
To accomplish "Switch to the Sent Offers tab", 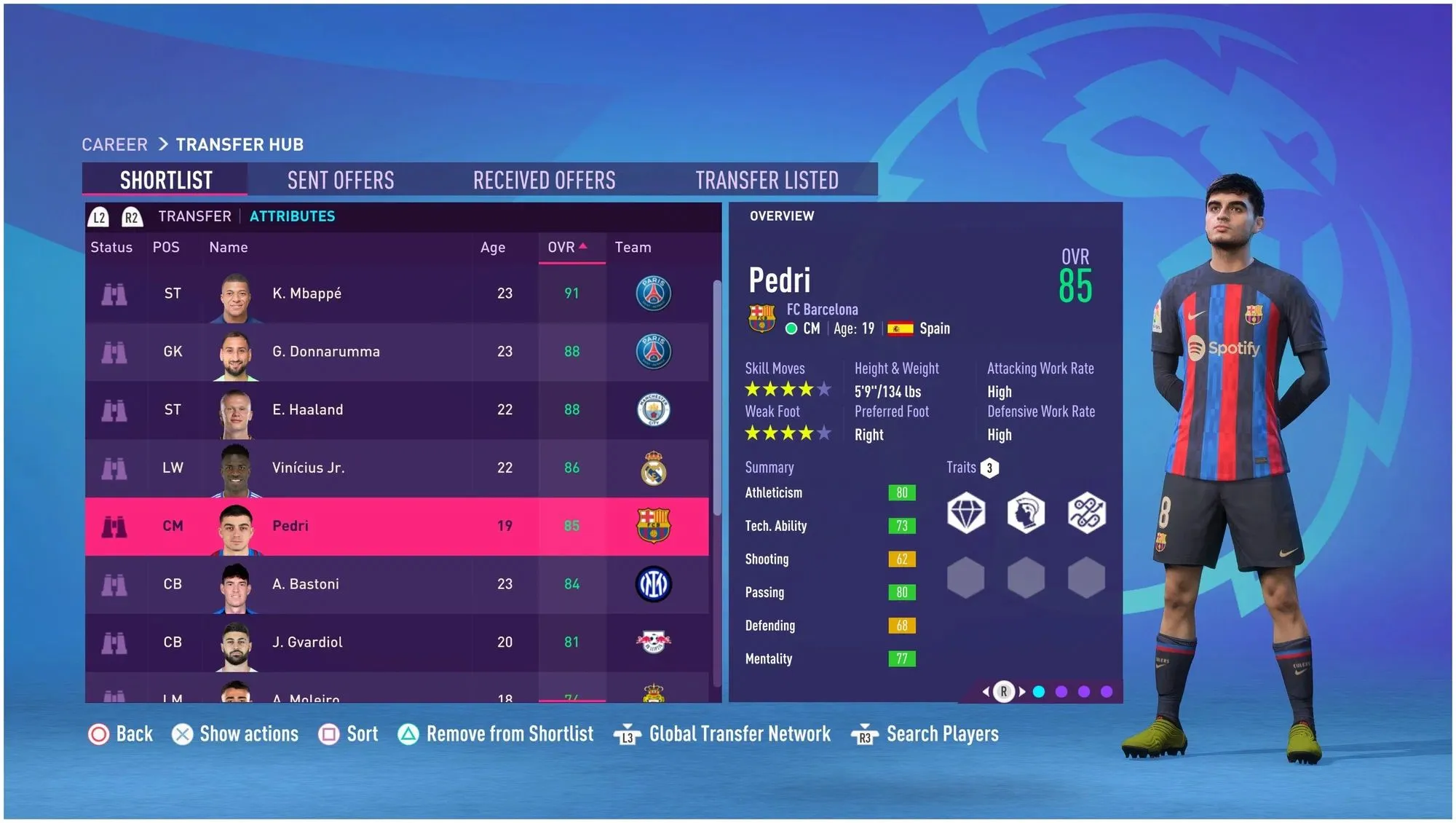I will (341, 180).
